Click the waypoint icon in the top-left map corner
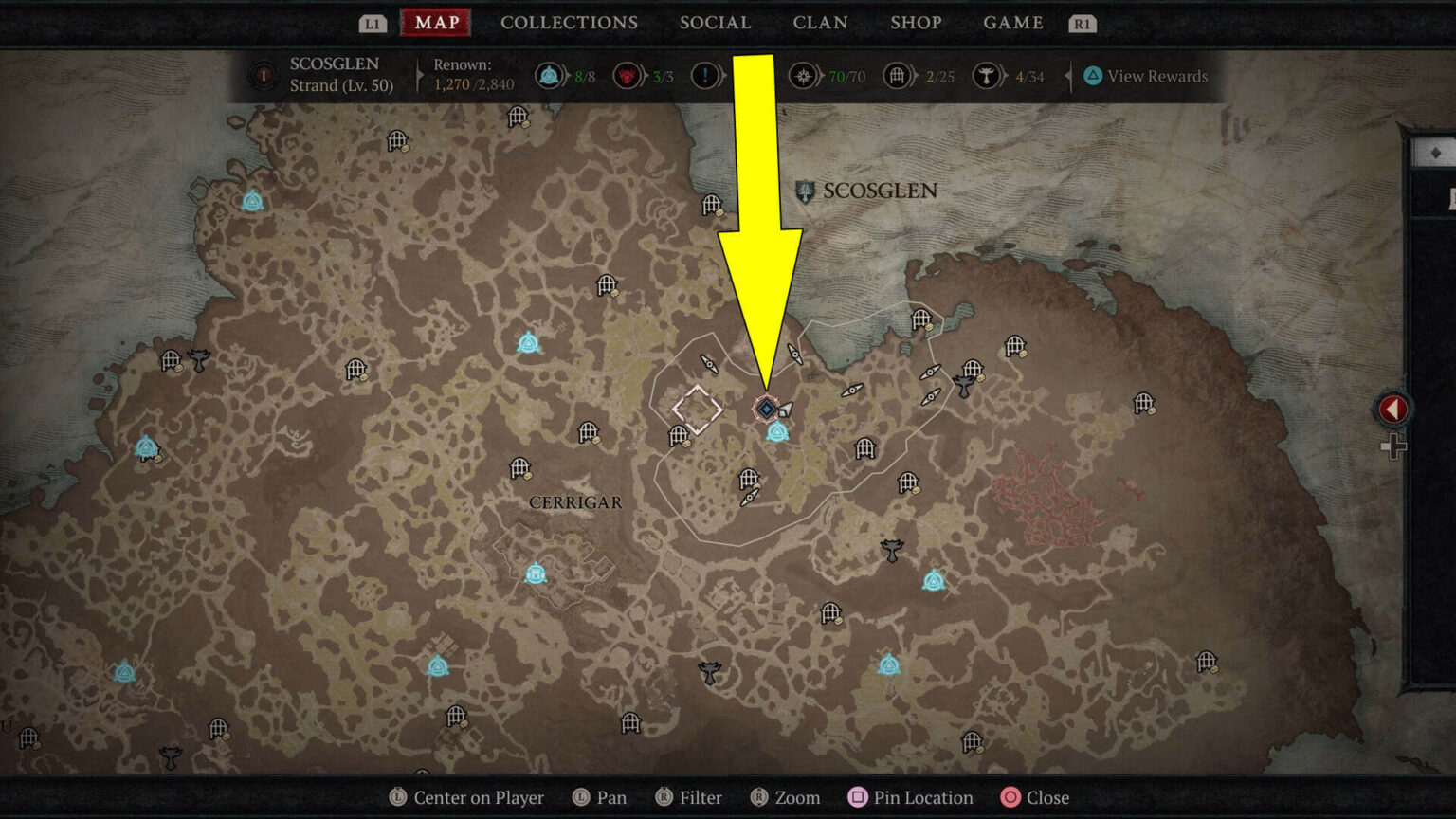Screen dimensions: 1456x819 (x=251, y=200)
